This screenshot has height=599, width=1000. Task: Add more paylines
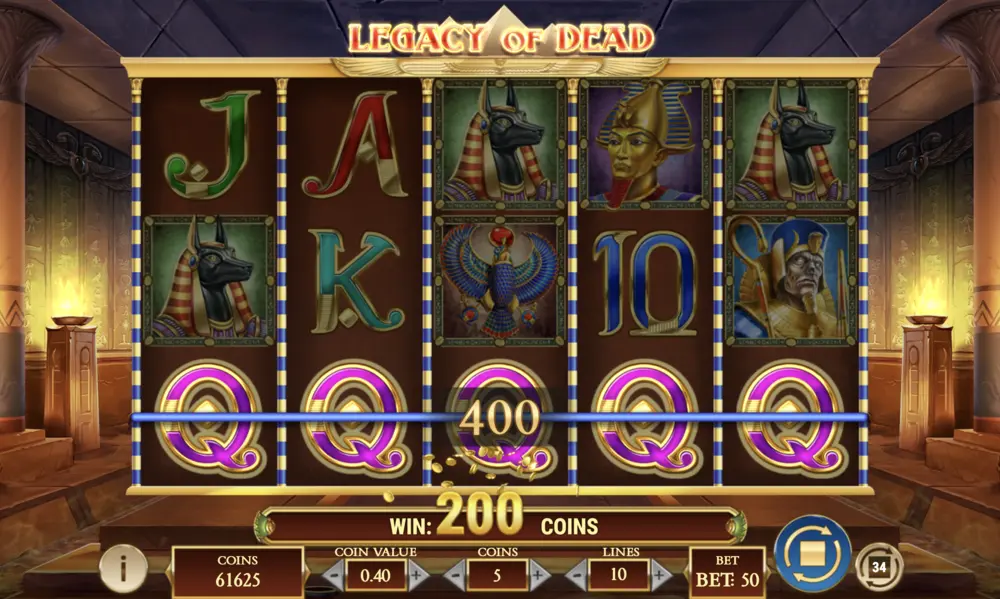(660, 575)
